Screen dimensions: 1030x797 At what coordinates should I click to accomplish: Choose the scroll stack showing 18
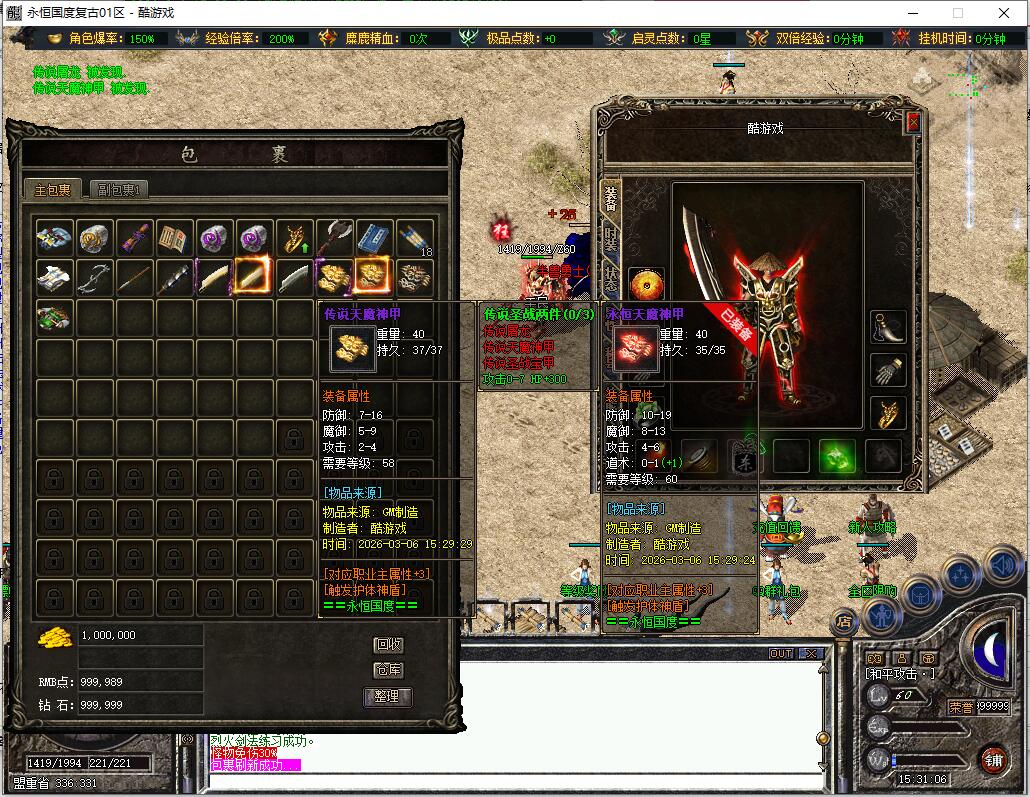coord(415,238)
